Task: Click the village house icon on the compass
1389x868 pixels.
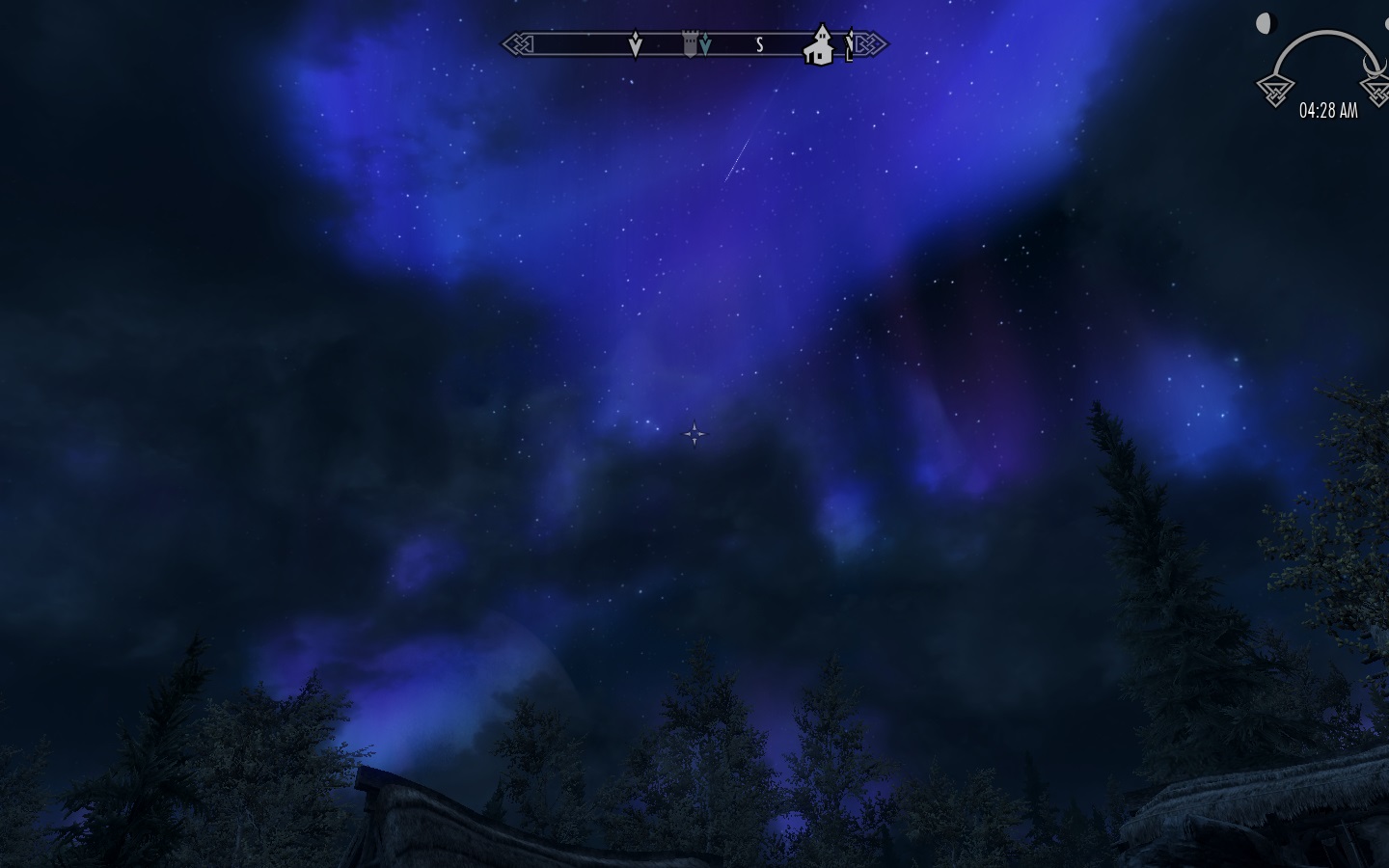Action: [x=820, y=46]
